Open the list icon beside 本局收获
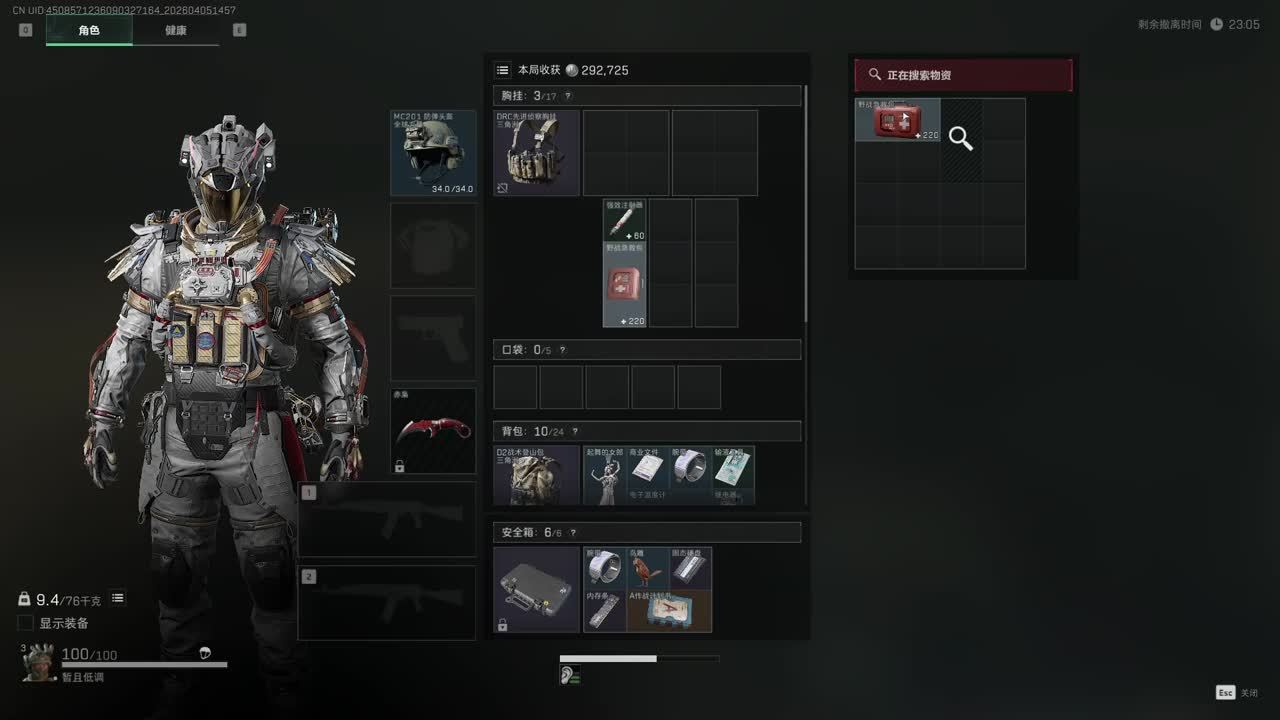Image resolution: width=1280 pixels, height=720 pixels. click(503, 70)
